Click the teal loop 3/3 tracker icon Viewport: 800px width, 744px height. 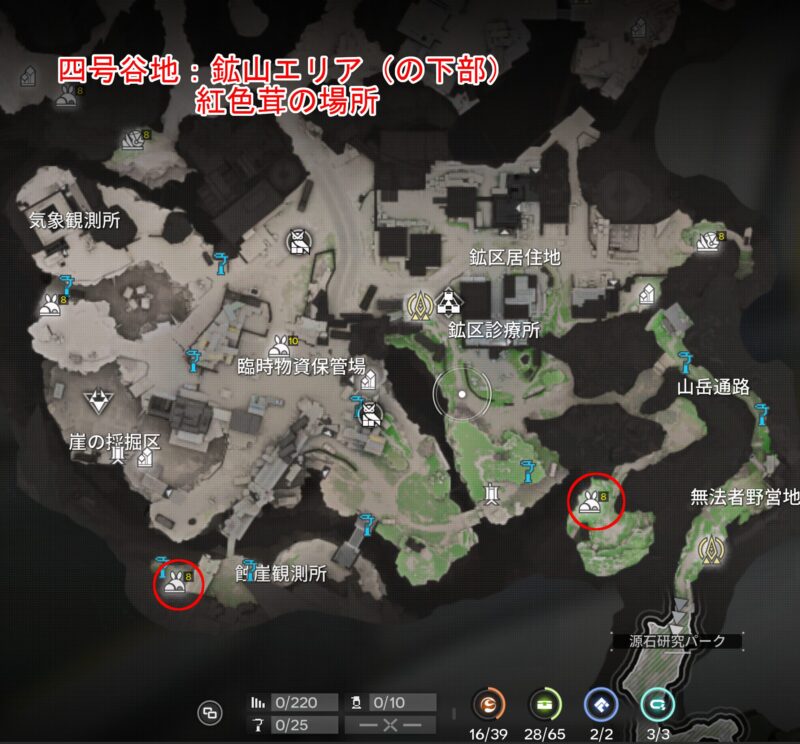[x=656, y=705]
